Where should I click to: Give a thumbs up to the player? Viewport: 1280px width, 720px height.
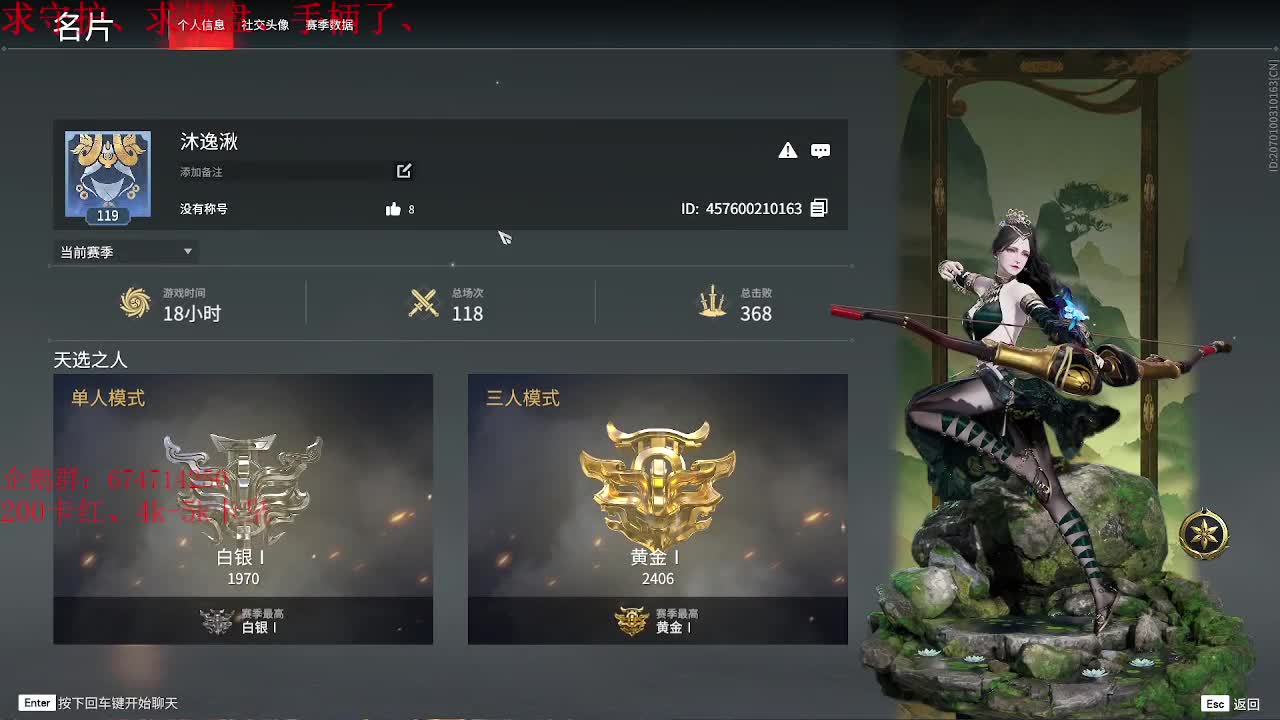(x=390, y=209)
